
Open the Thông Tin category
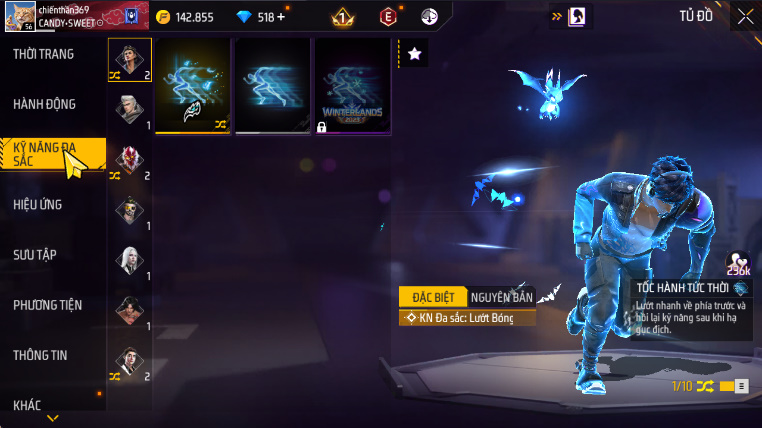pyautogui.click(x=39, y=355)
